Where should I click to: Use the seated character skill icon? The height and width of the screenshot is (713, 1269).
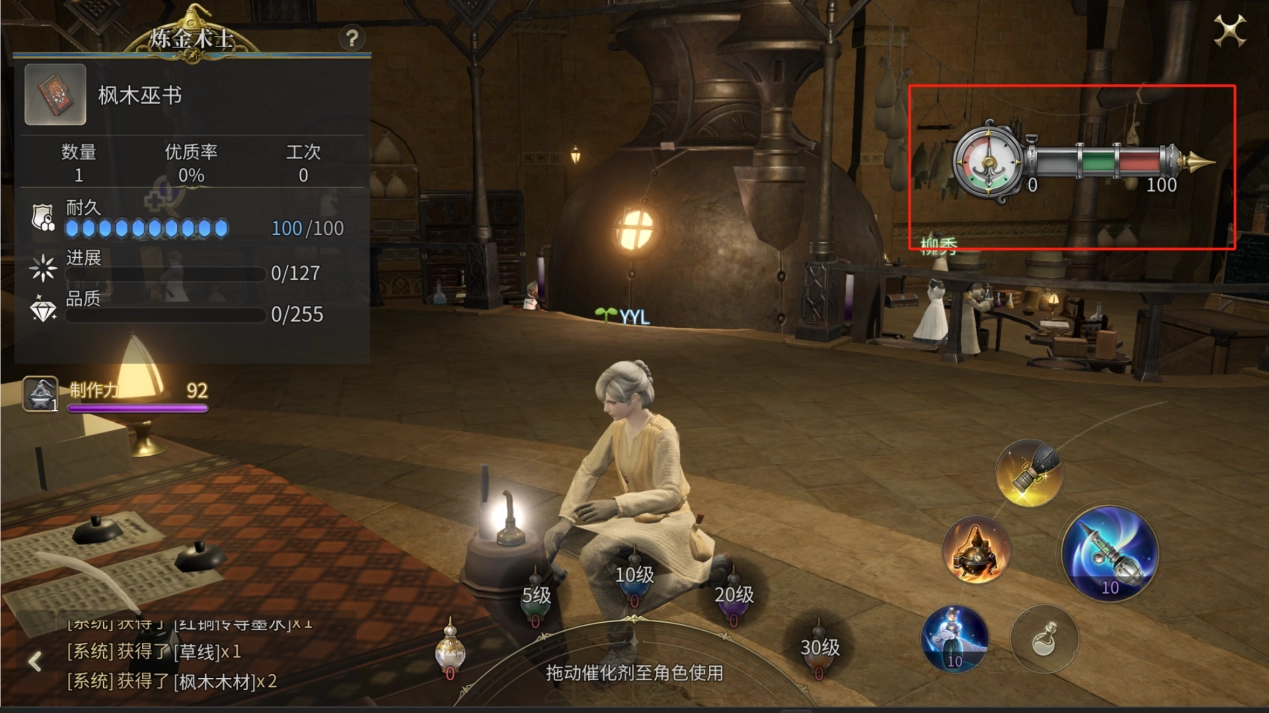click(954, 638)
